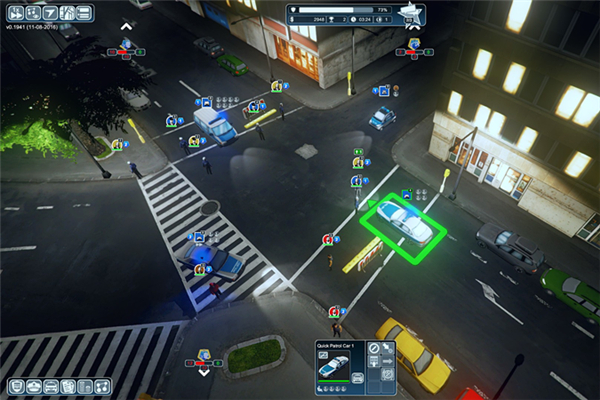
Task: Open the rightmost list icon in top toolbar
Action: pos(84,13)
